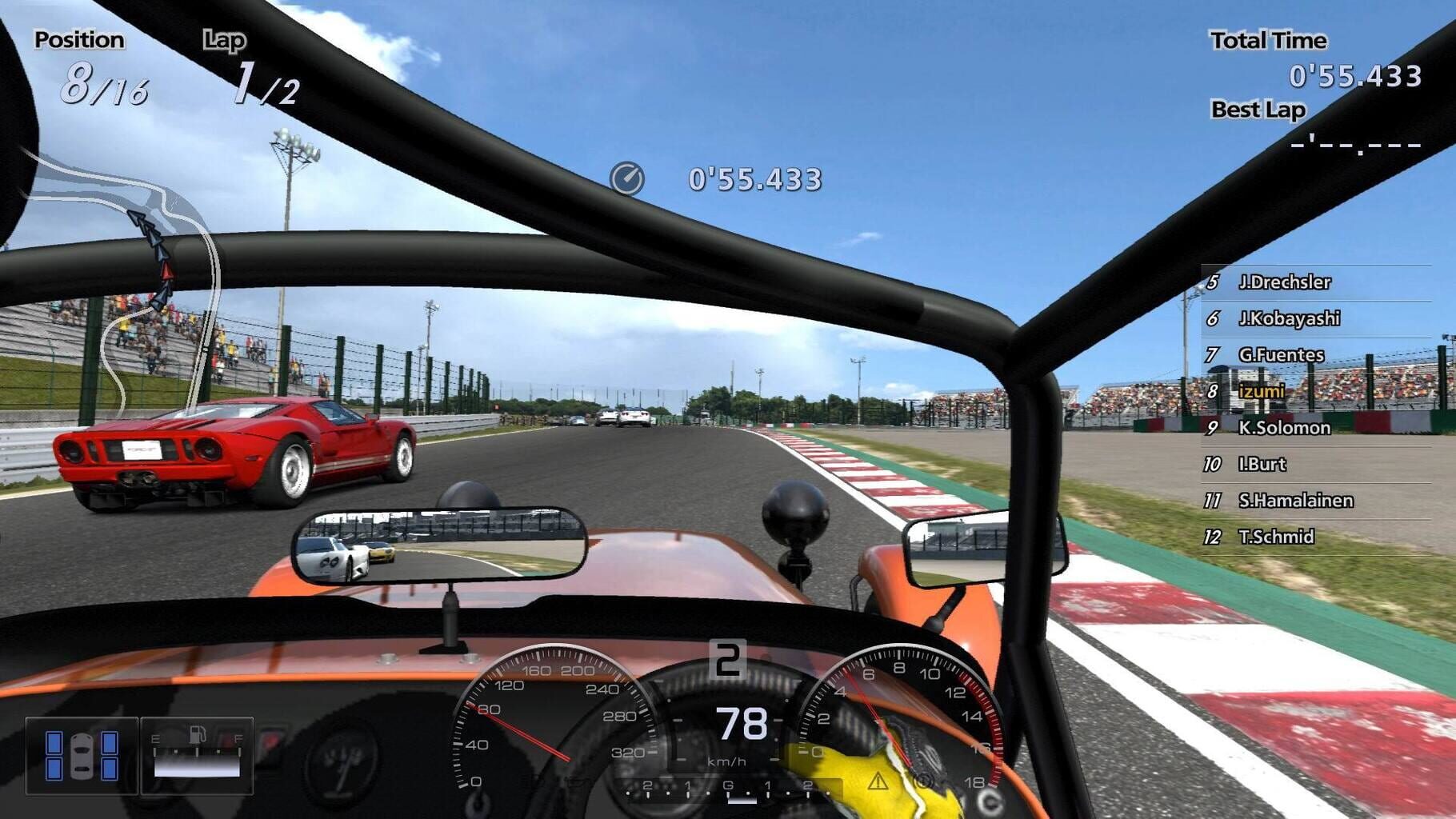
Task: Toggle the front-left blue tire indicator
Action: 54,742
